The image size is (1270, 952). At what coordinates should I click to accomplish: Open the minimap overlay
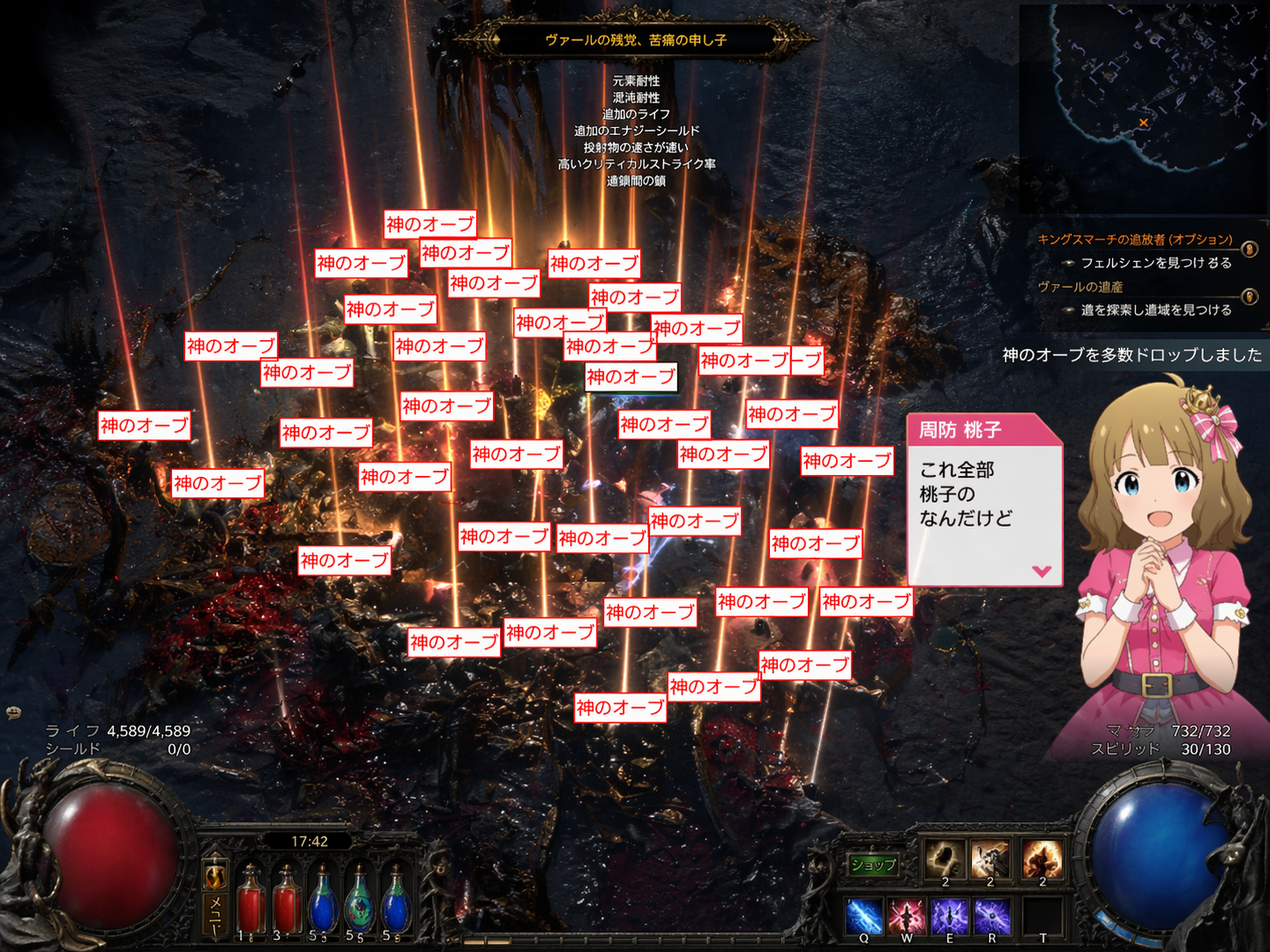click(1142, 107)
